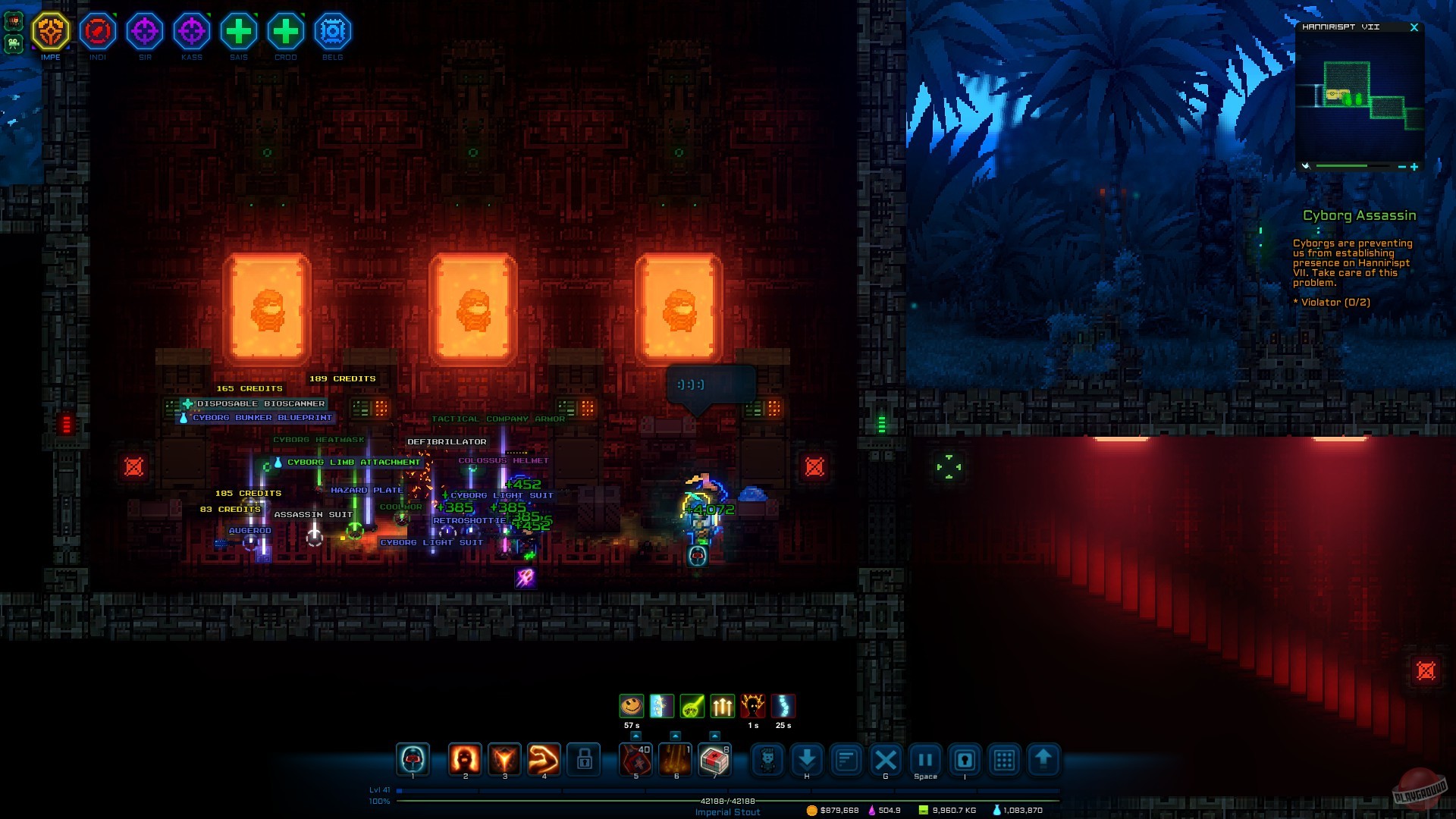Expand the chevron above hotbar slot 5

[638, 735]
